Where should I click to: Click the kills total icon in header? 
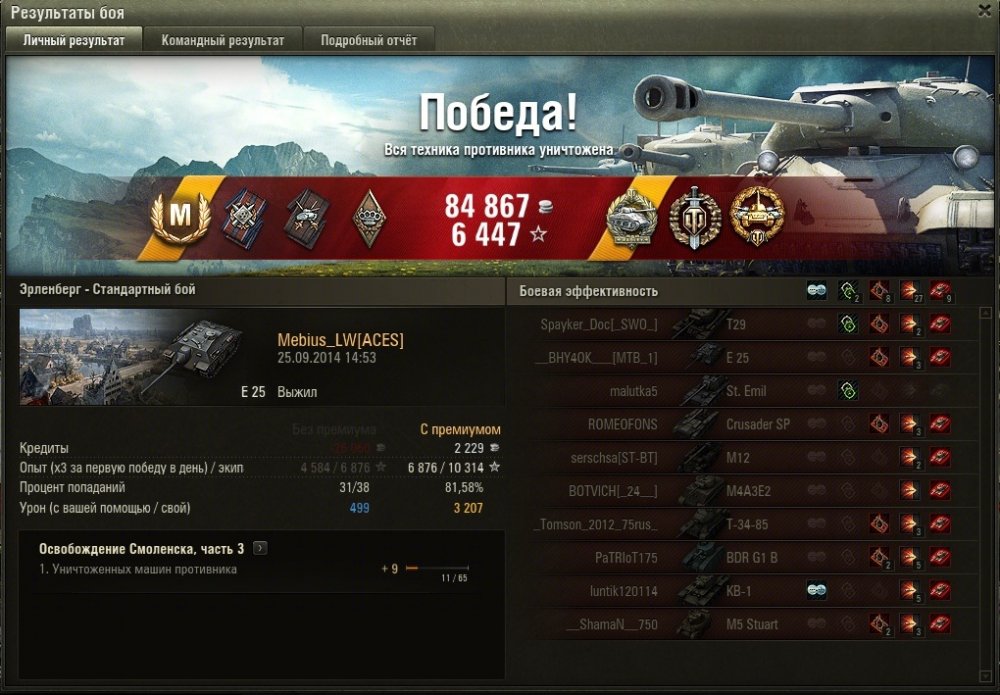(x=939, y=291)
